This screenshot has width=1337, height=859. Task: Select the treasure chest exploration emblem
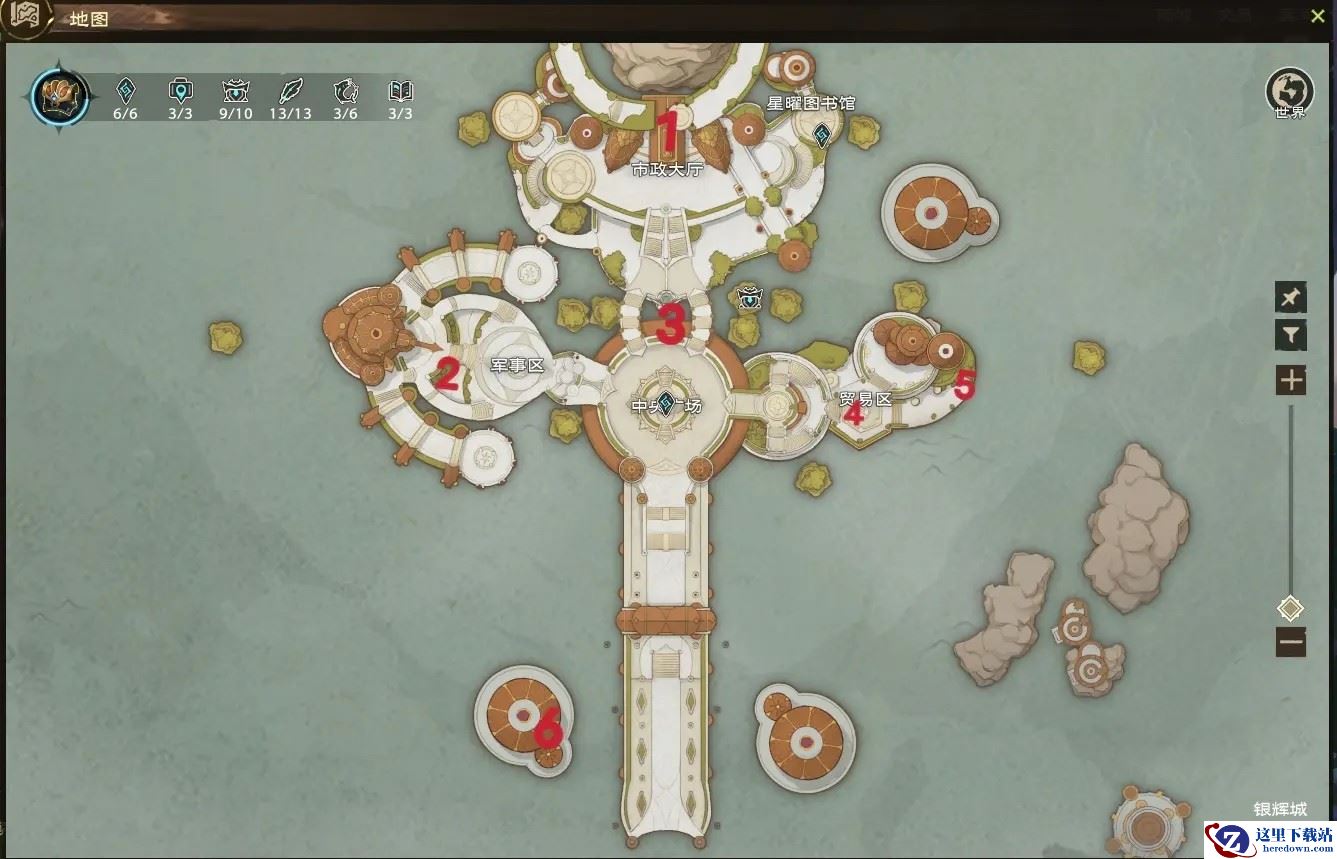tap(60, 96)
